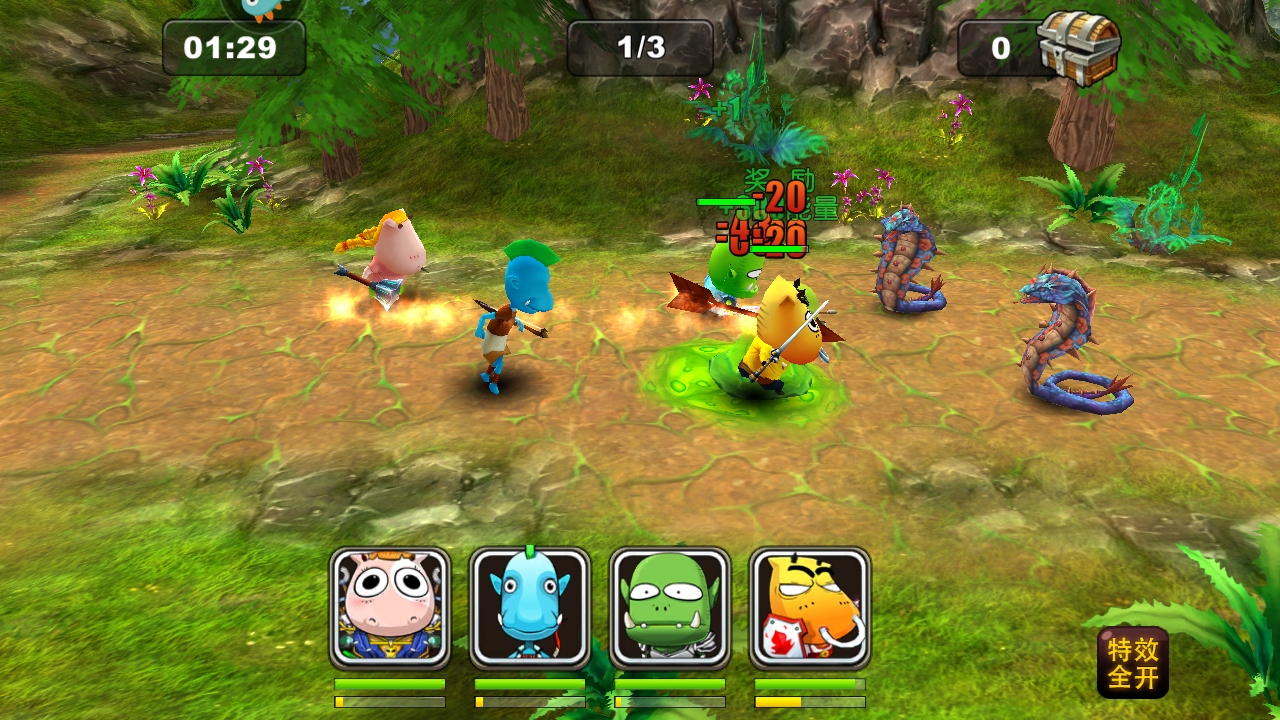Toggle the 特效全开 effects button

1133,662
